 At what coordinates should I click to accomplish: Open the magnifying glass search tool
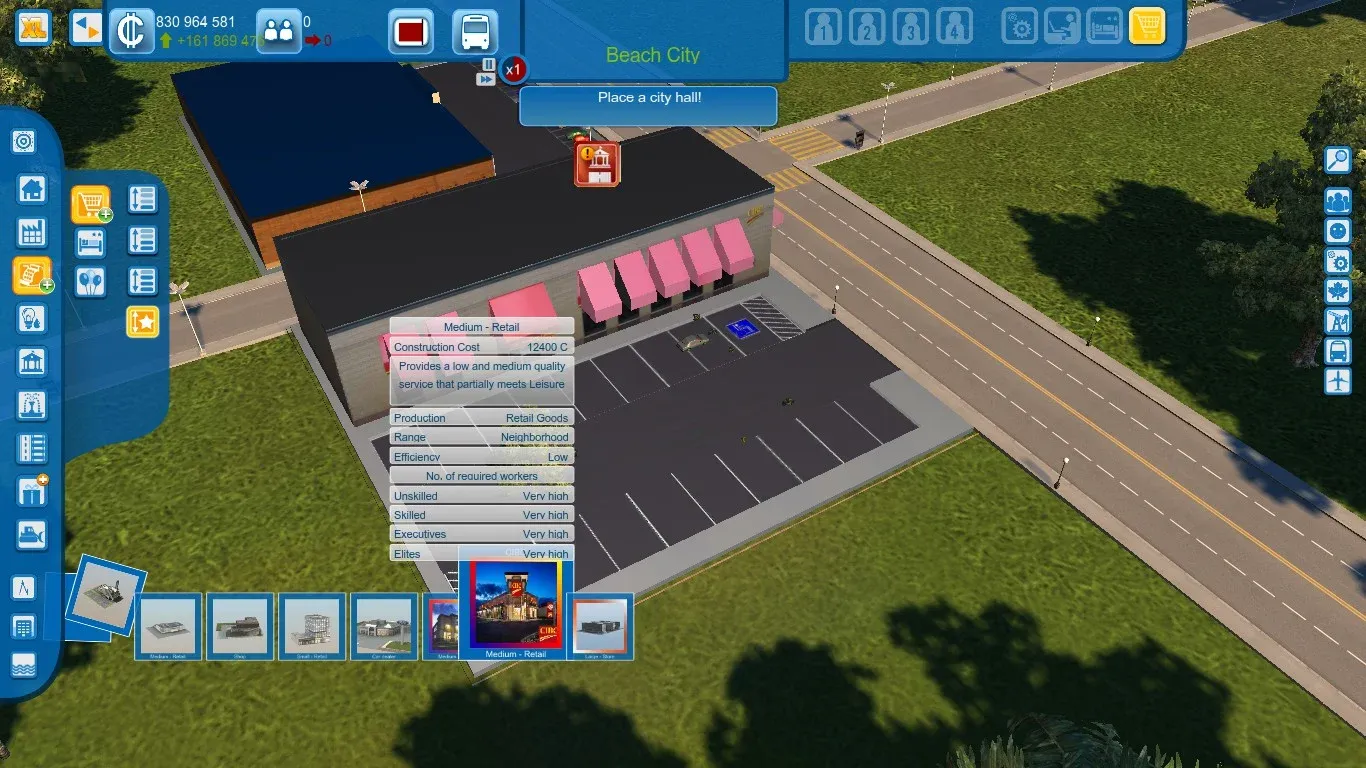point(1337,159)
